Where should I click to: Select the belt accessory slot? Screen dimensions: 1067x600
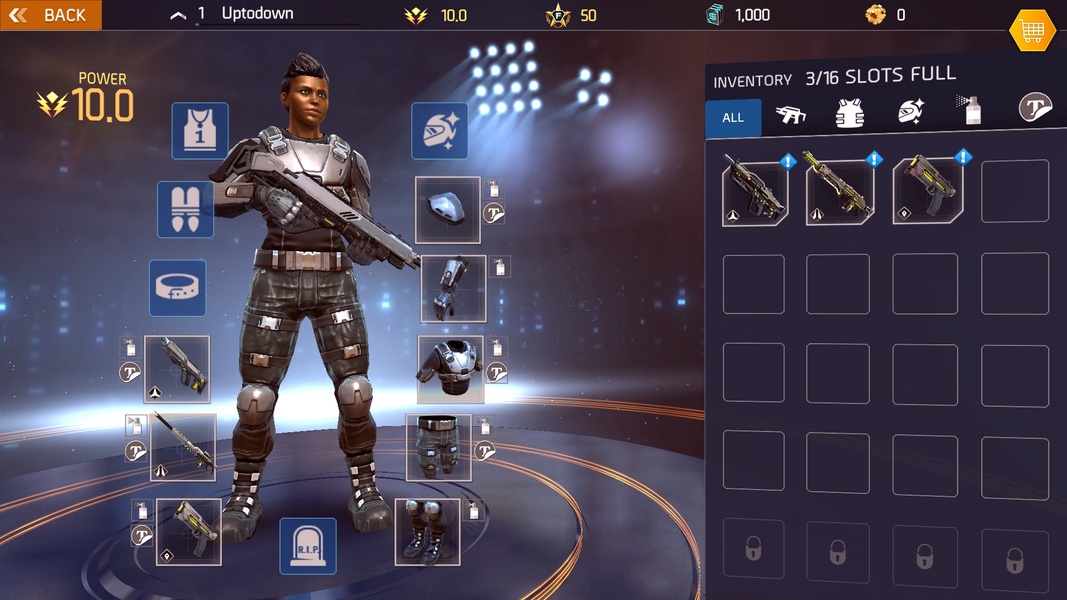(x=178, y=288)
